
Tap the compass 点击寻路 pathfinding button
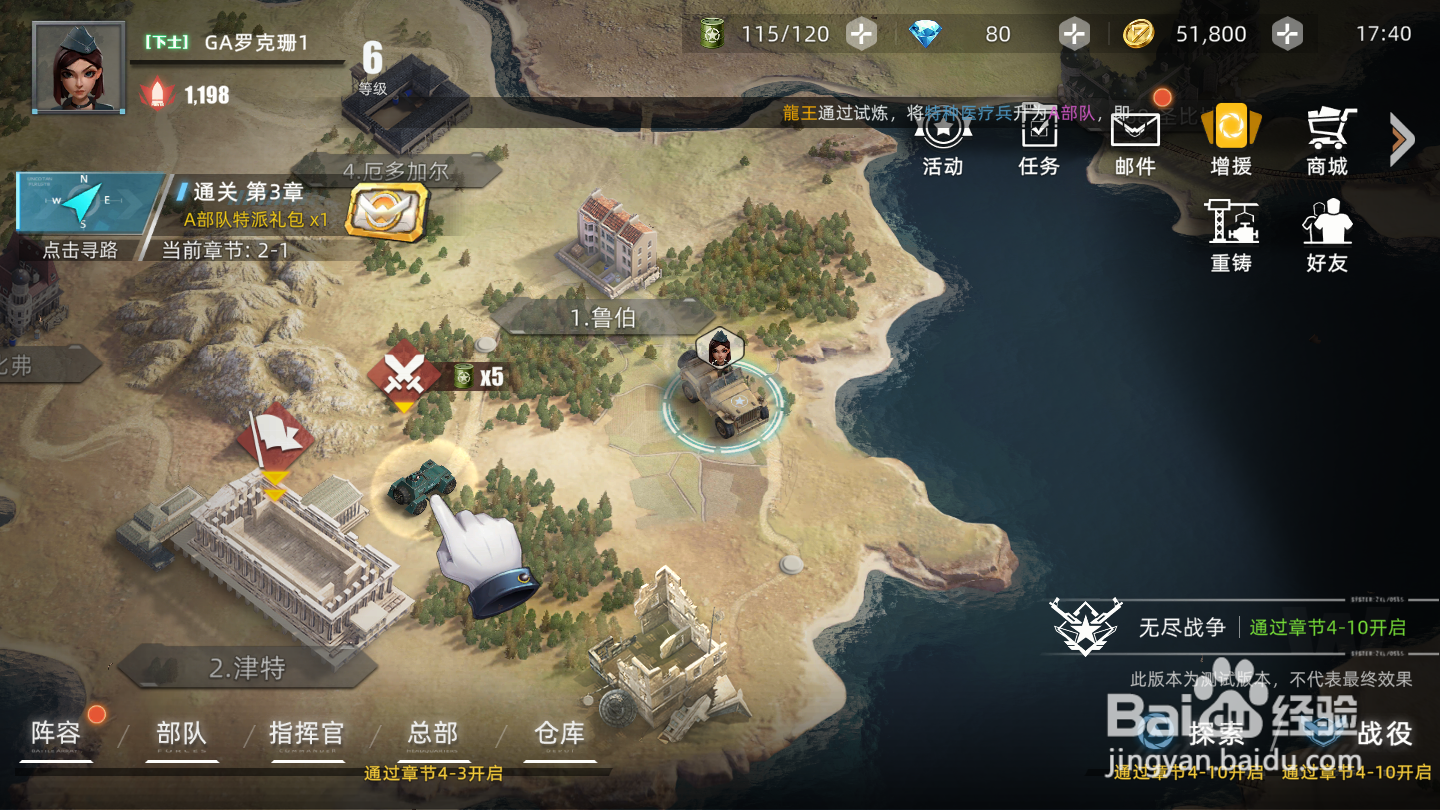[82, 215]
